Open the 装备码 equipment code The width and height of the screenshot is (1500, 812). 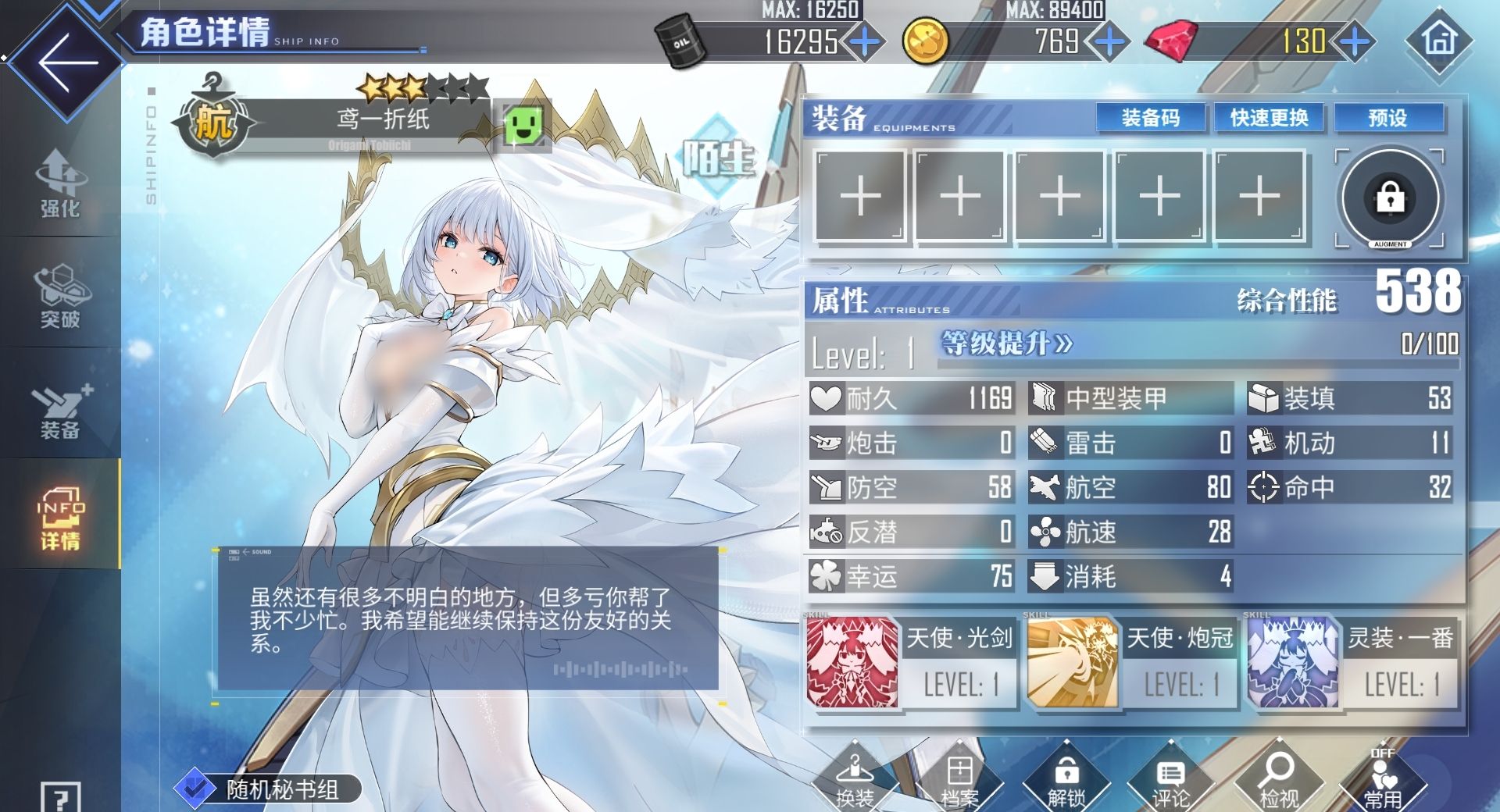pos(1150,118)
